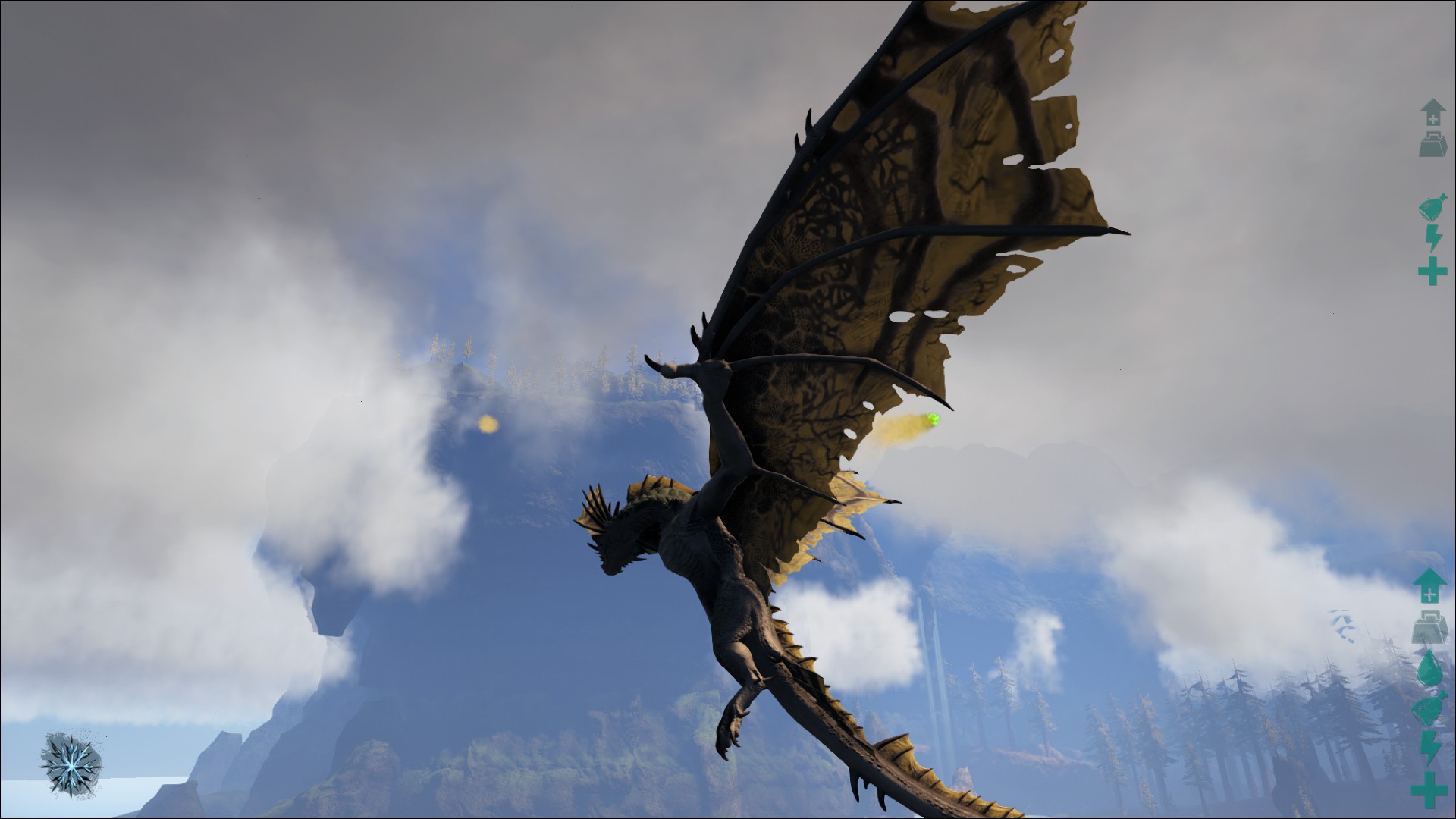This screenshot has height=819, width=1456.
Task: Click the snowflake cold status icon
Action: pos(71,764)
